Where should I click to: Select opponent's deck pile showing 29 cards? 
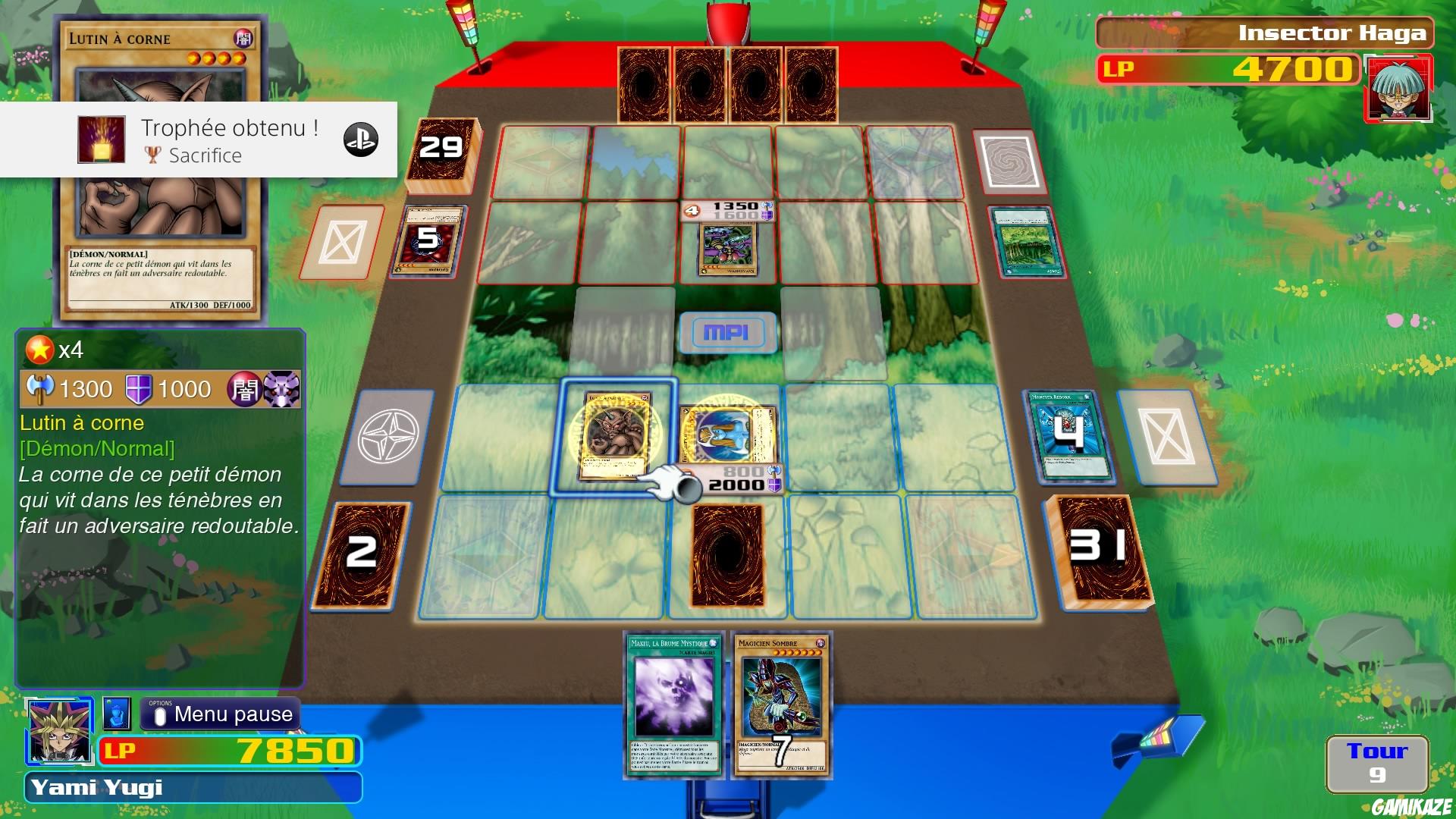443,151
